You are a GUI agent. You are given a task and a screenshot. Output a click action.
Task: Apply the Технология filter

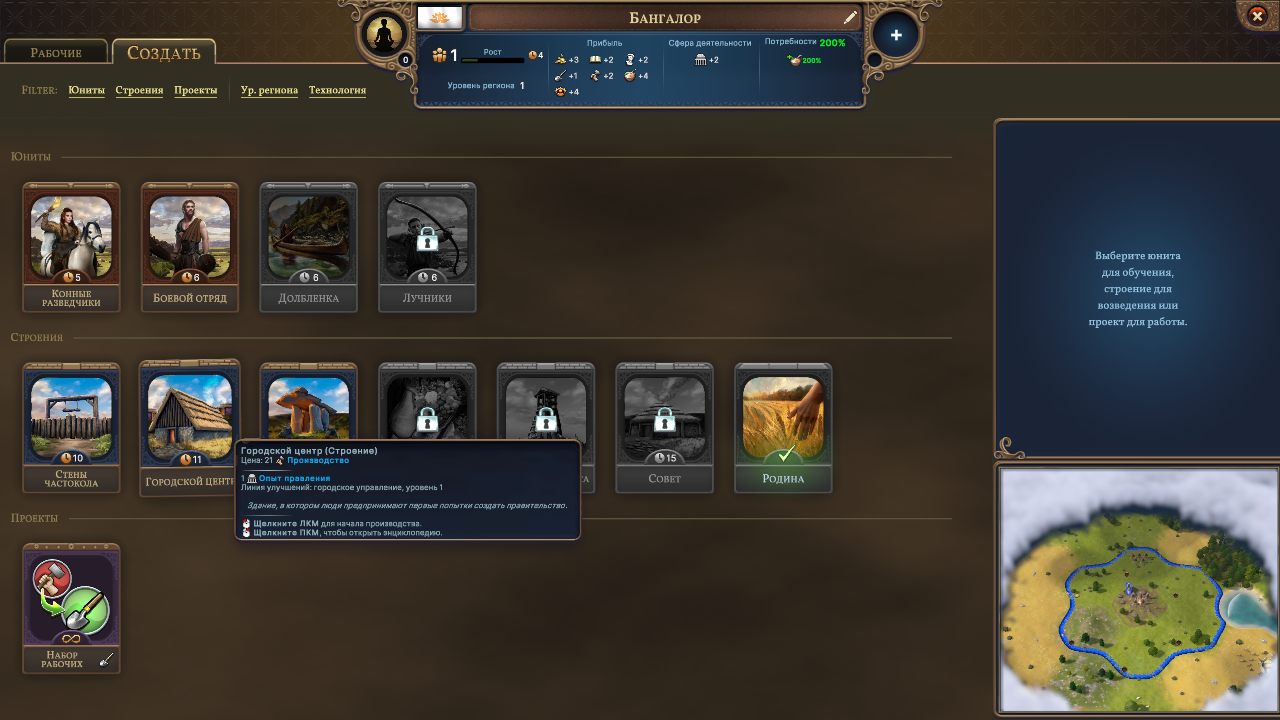[x=337, y=90]
